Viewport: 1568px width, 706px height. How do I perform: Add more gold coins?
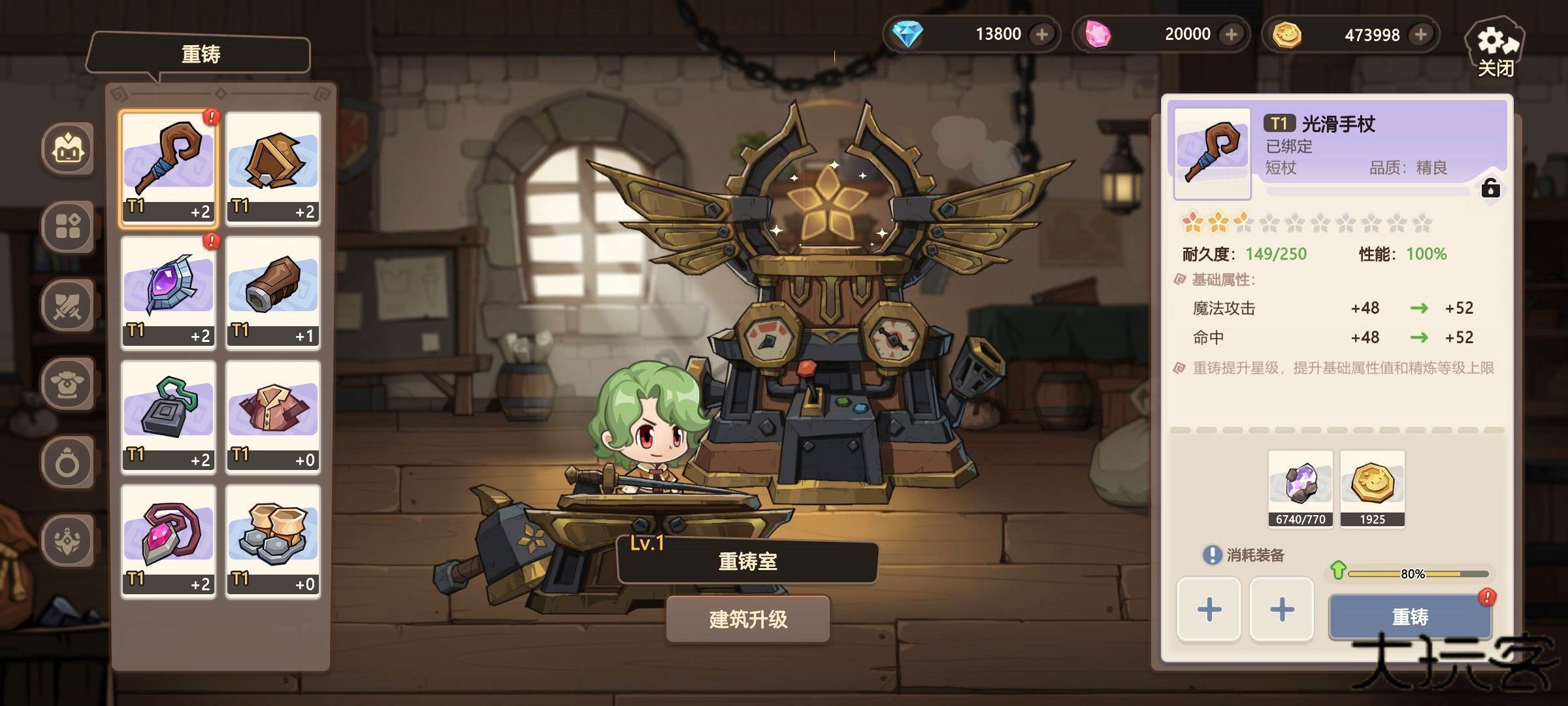pos(1420,34)
